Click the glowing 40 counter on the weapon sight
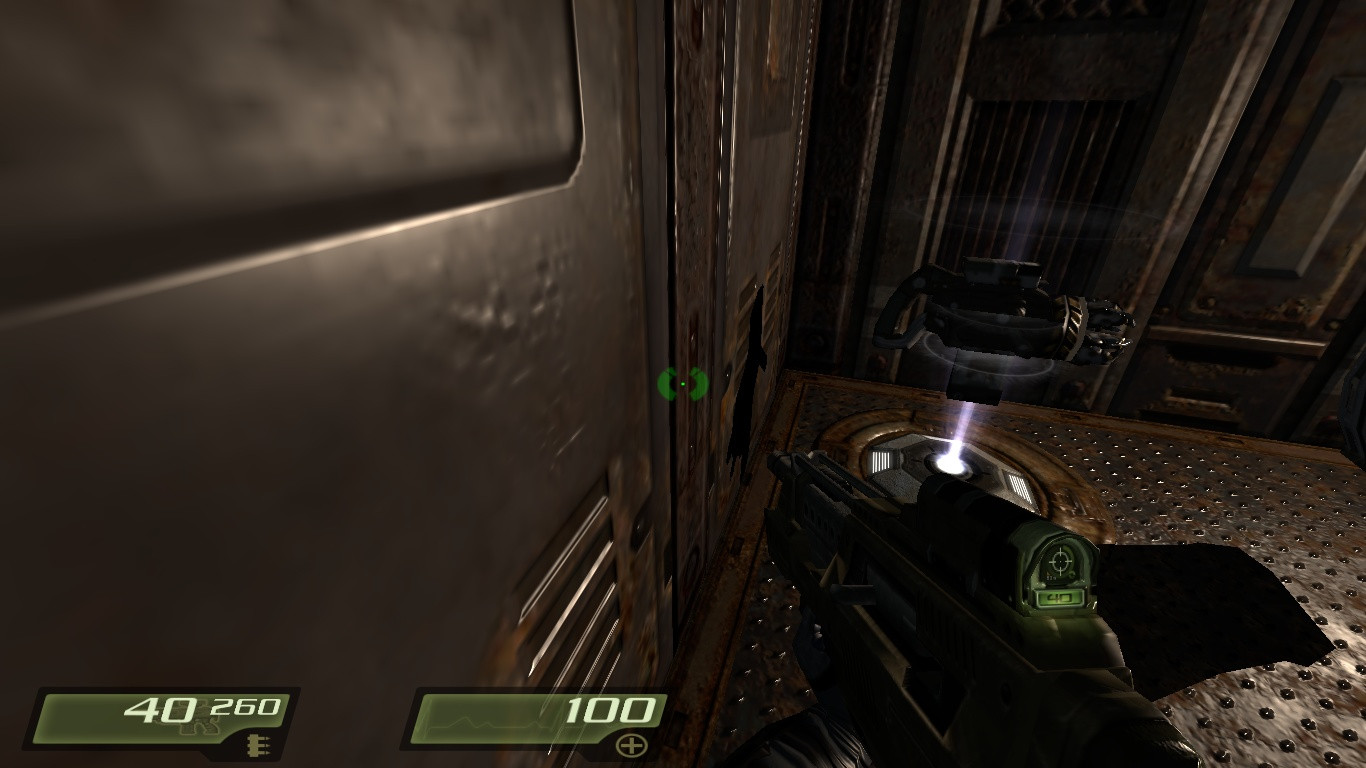The height and width of the screenshot is (768, 1366). pos(1057,598)
